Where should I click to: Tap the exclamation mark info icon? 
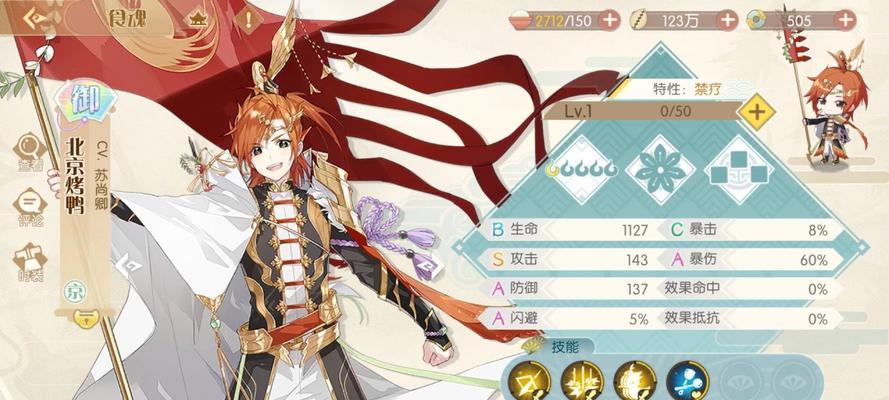[245, 19]
